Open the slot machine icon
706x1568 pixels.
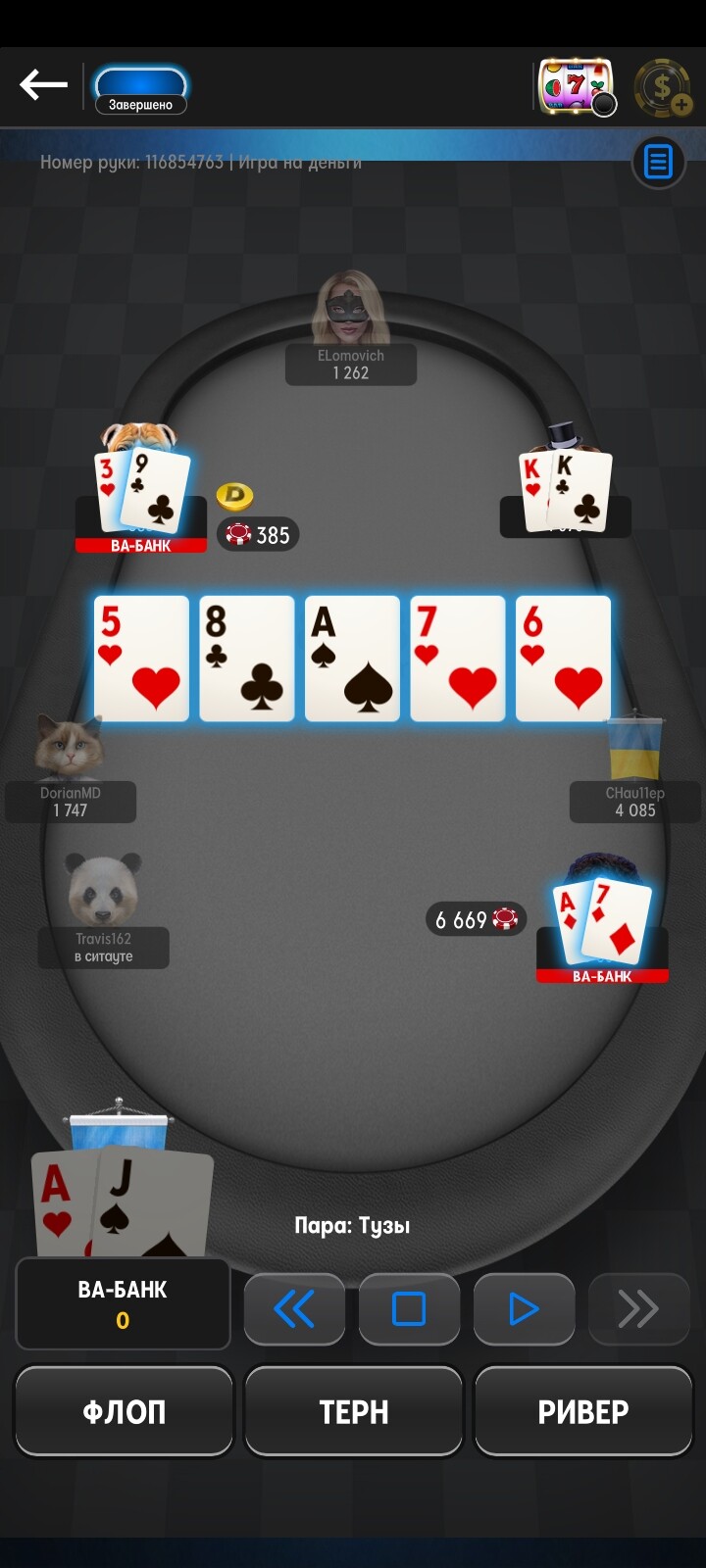point(576,87)
